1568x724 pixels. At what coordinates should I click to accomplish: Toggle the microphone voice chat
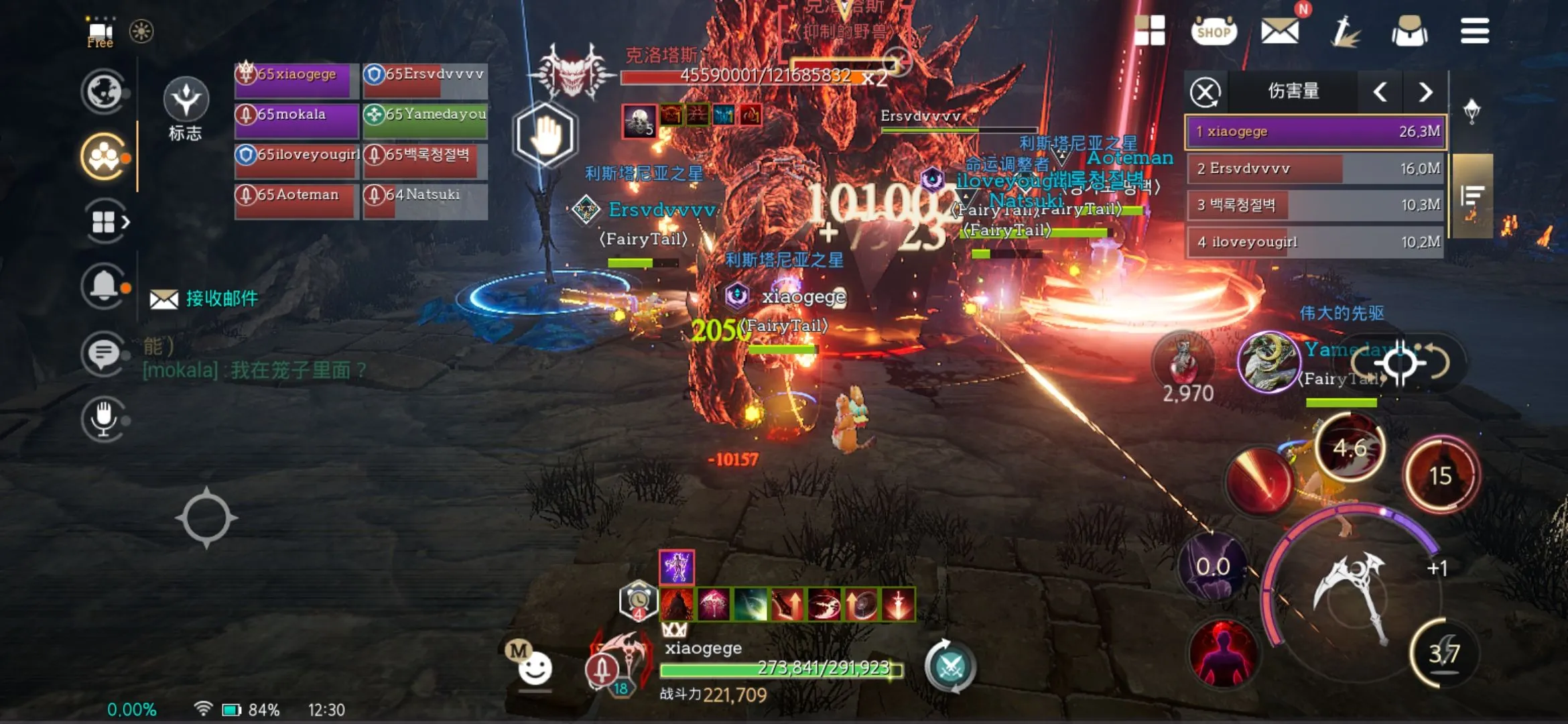[103, 418]
